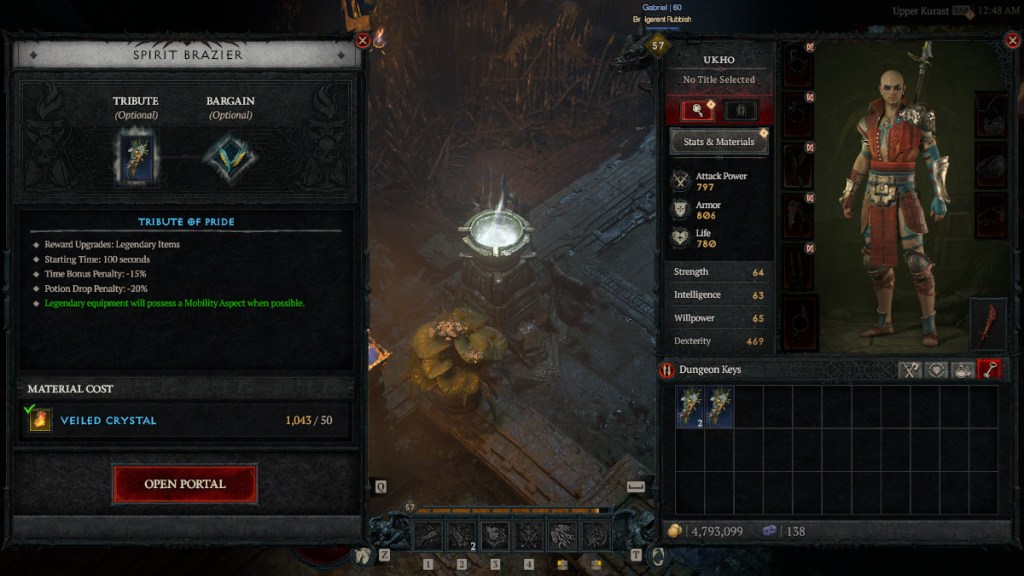Open the portal with the red button

(185, 484)
